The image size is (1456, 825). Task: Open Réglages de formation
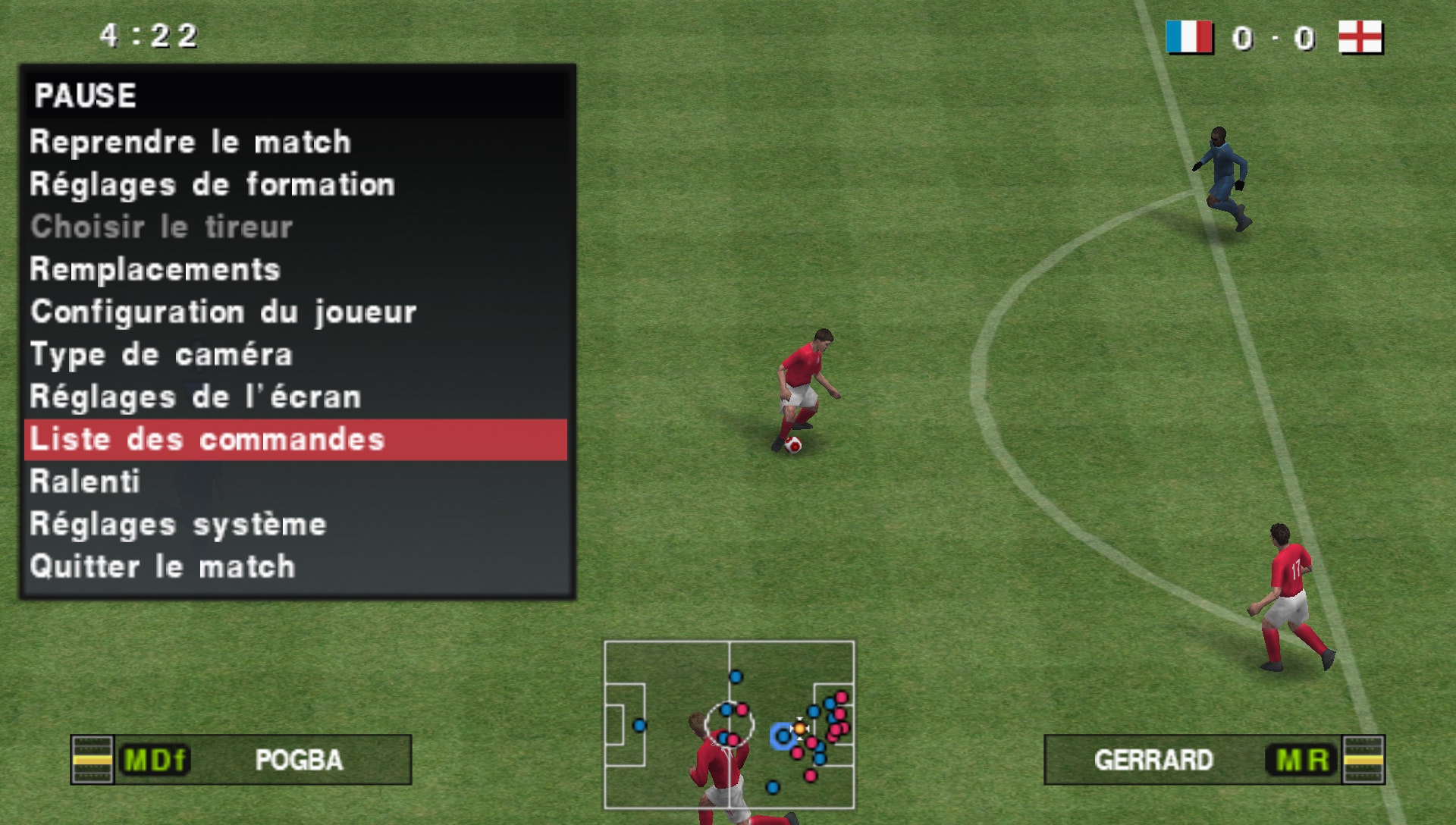tap(211, 184)
